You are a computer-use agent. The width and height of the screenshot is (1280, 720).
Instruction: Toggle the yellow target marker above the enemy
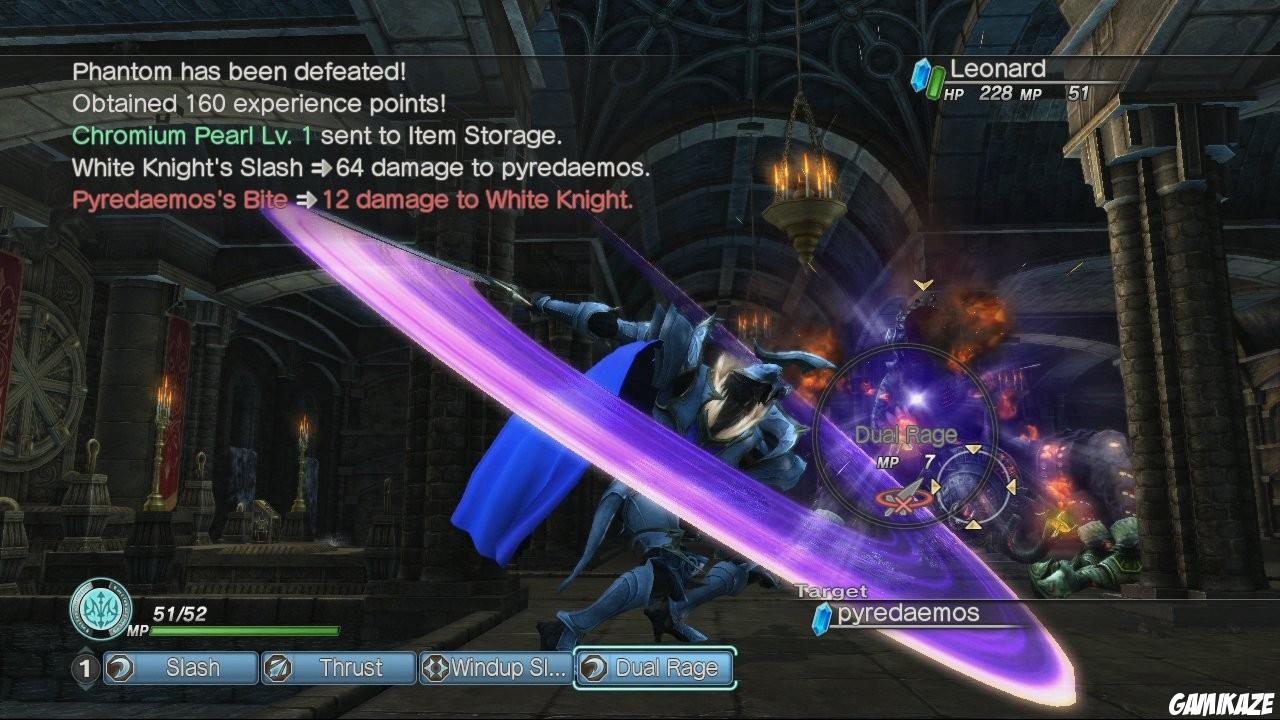point(922,286)
